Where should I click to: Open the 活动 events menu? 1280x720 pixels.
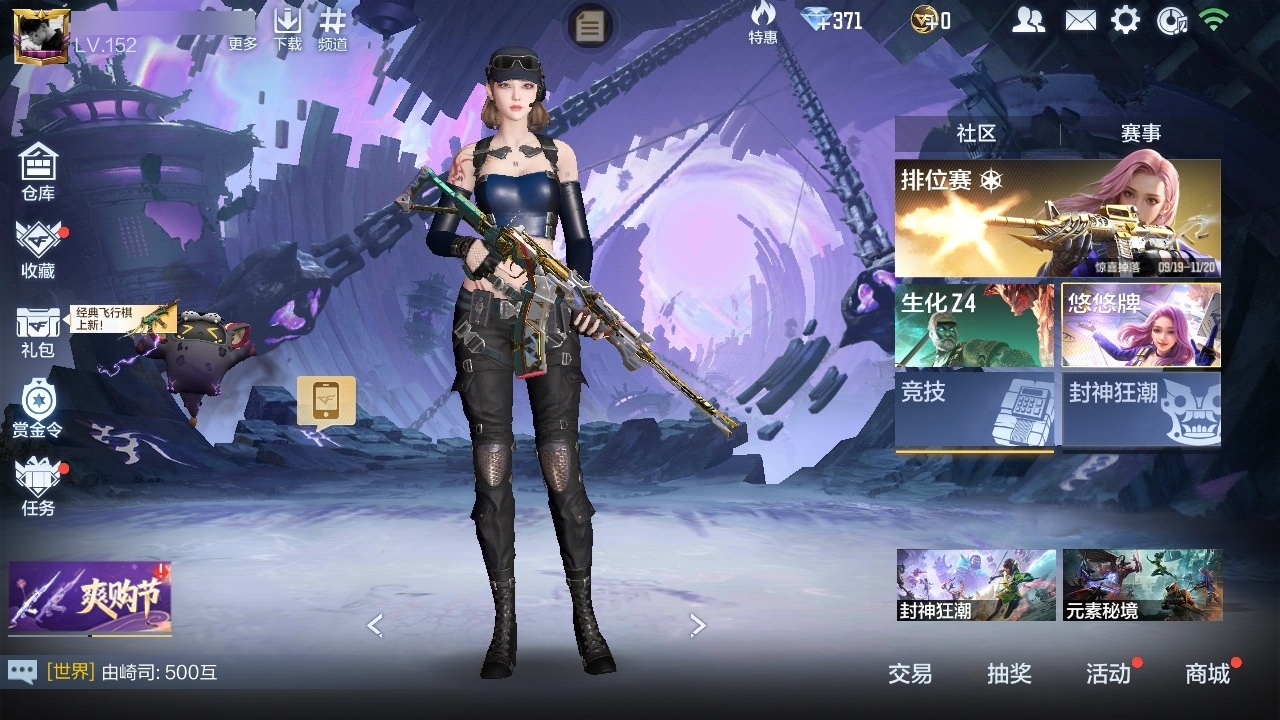1108,674
